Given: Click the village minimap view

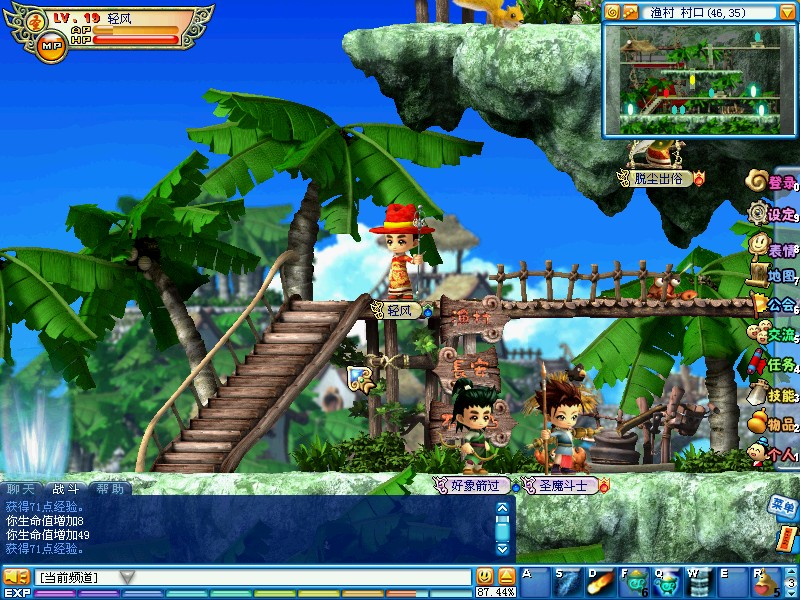Looking at the screenshot, I should coord(700,80).
